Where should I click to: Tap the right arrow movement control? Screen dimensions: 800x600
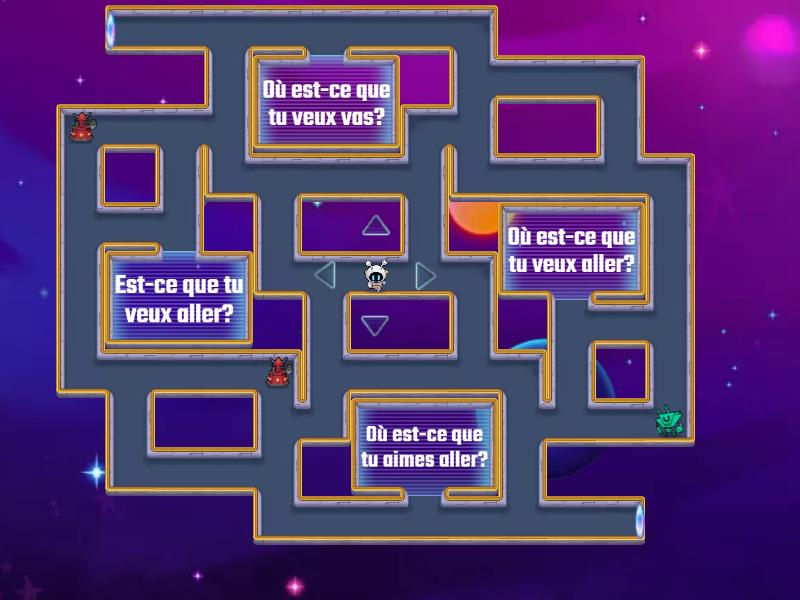[x=426, y=275]
